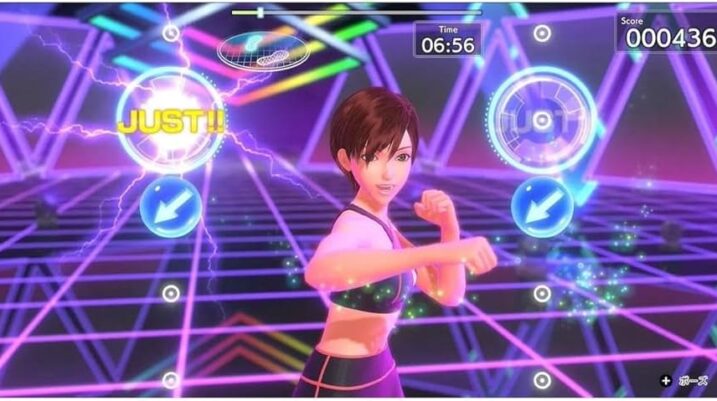Image resolution: width=717 pixels, height=401 pixels.
Task: Click the workout progress bar marker
Action: click(x=260, y=13)
